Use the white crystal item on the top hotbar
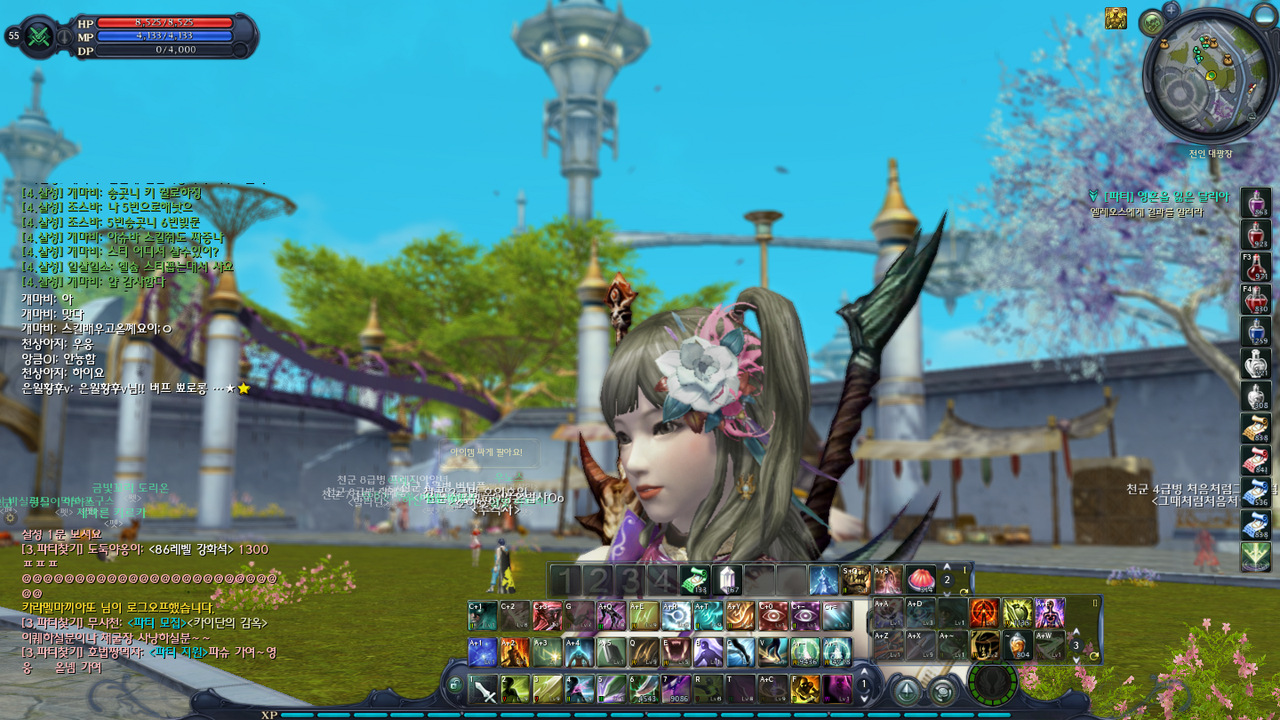Image resolution: width=1280 pixels, height=720 pixels. pyautogui.click(x=726, y=580)
